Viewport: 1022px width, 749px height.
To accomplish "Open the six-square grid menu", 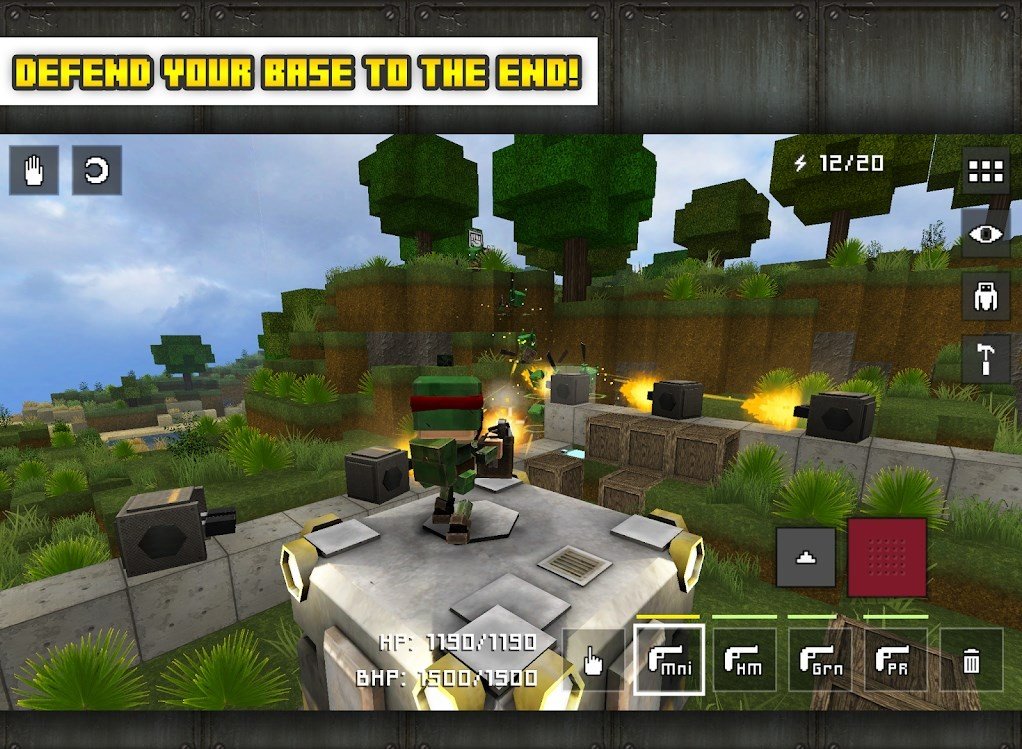I will pos(985,171).
